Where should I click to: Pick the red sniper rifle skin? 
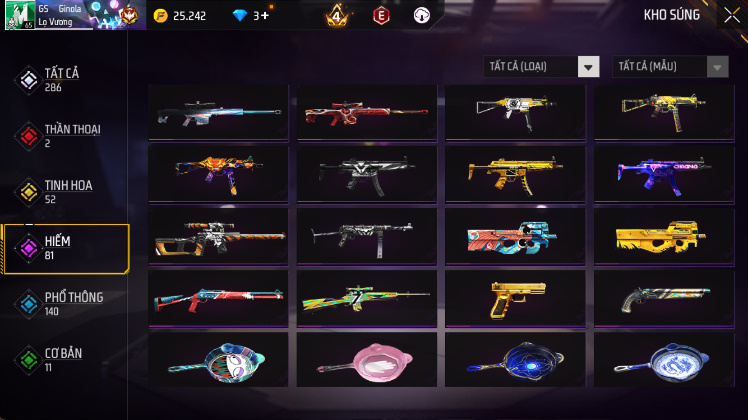click(366, 110)
